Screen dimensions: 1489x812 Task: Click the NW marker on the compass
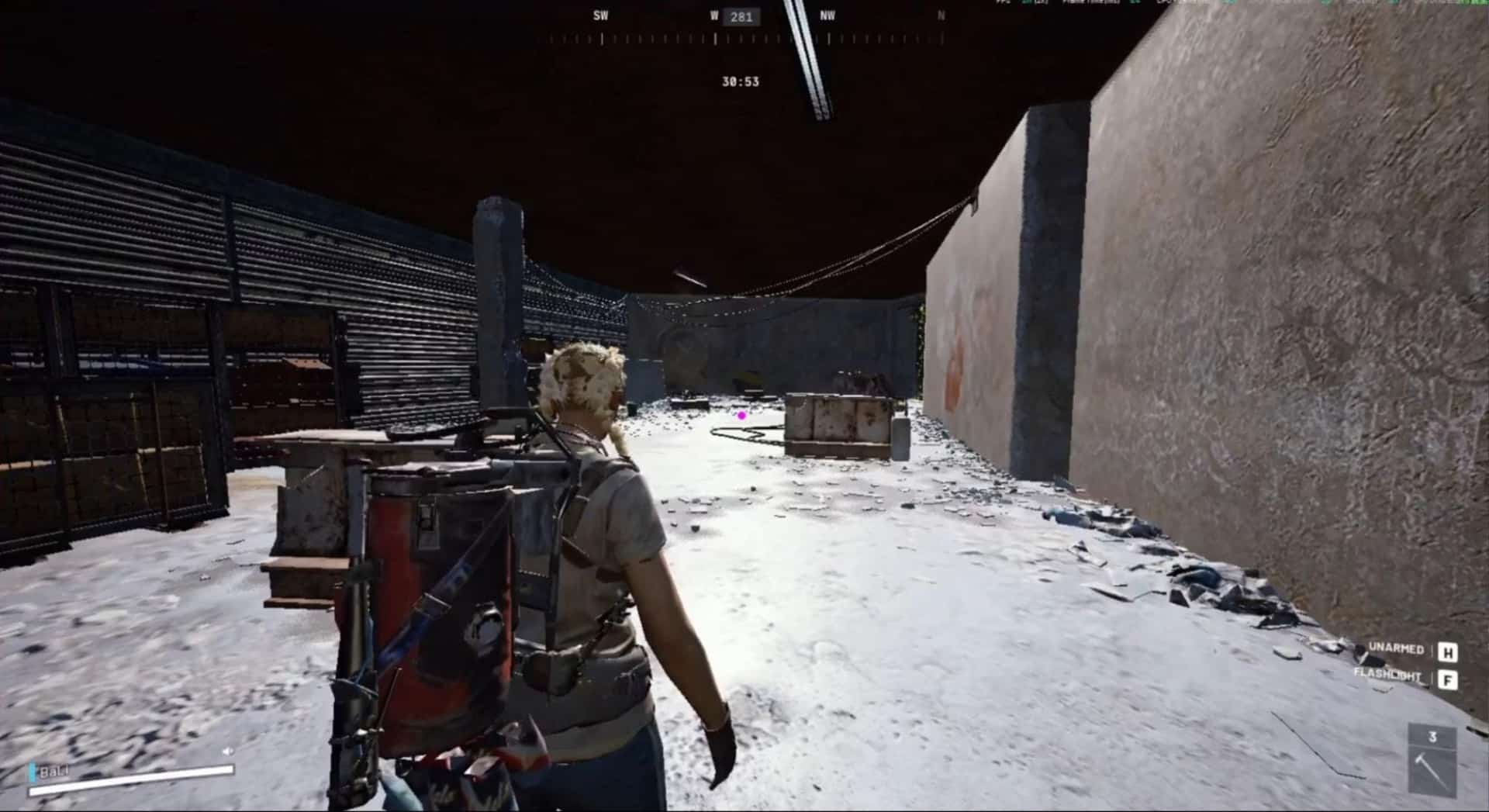tap(827, 14)
